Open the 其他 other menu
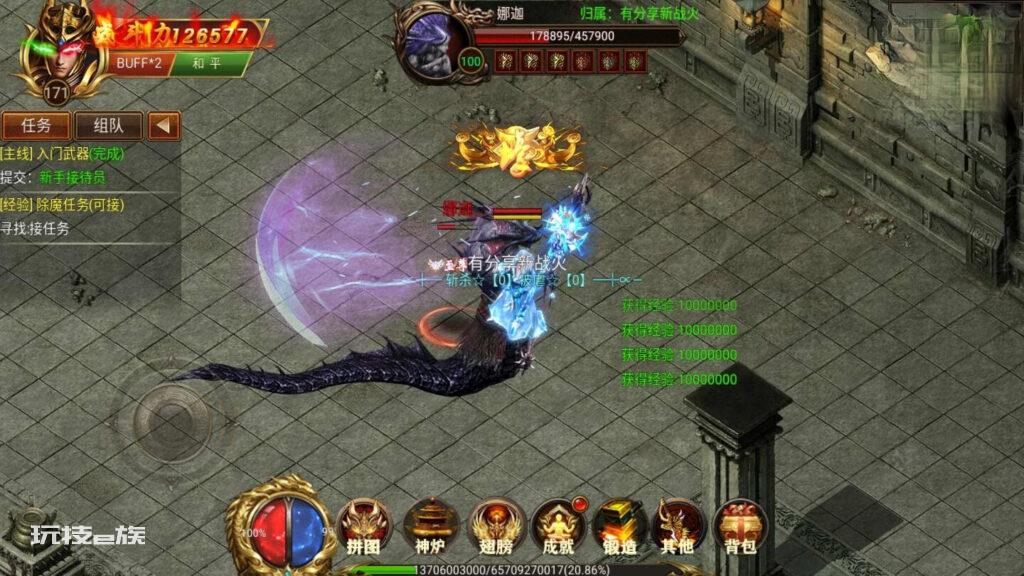This screenshot has height=576, width=1024. [x=678, y=526]
